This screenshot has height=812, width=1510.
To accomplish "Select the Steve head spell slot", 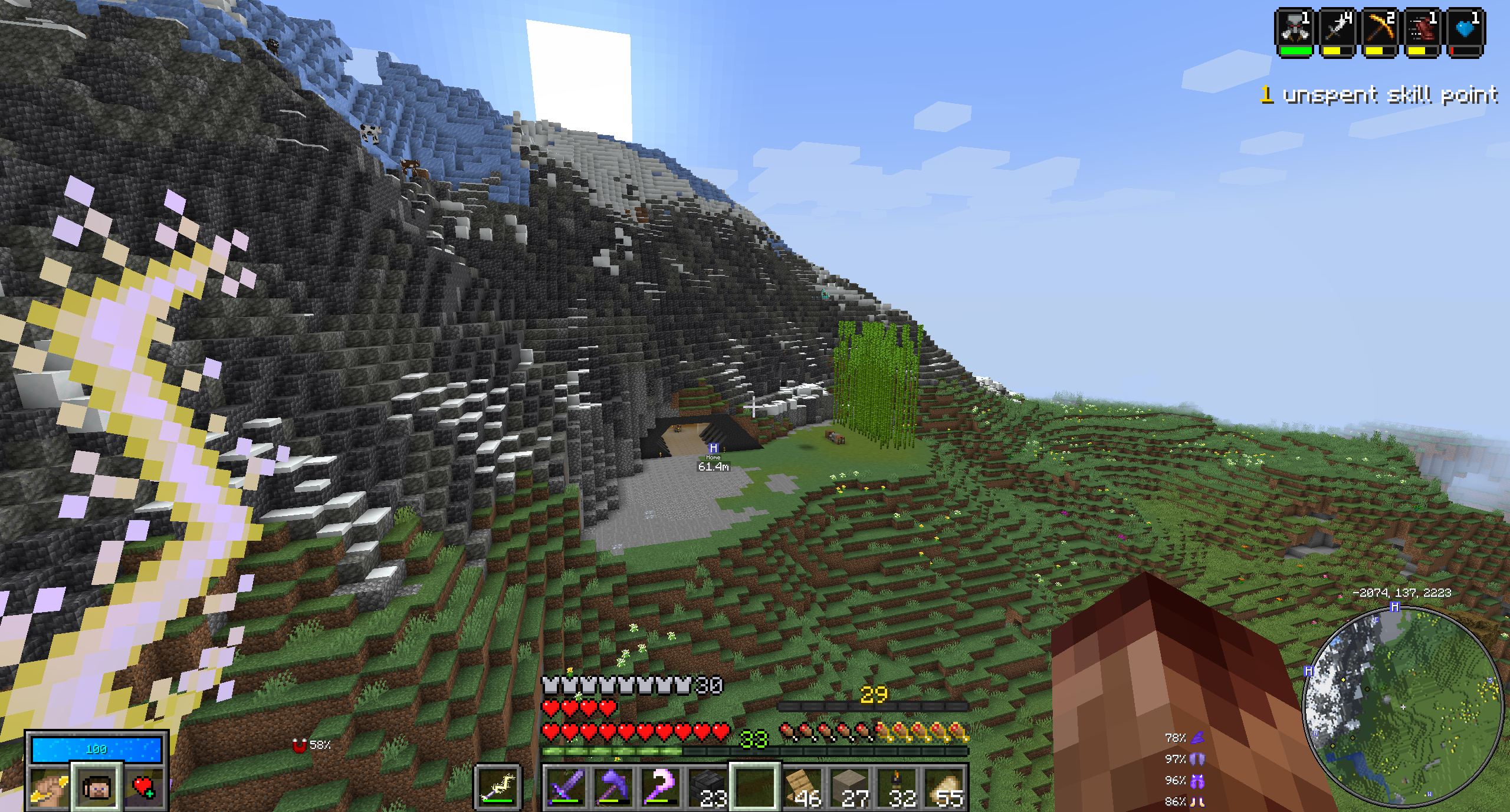I will click(x=97, y=788).
